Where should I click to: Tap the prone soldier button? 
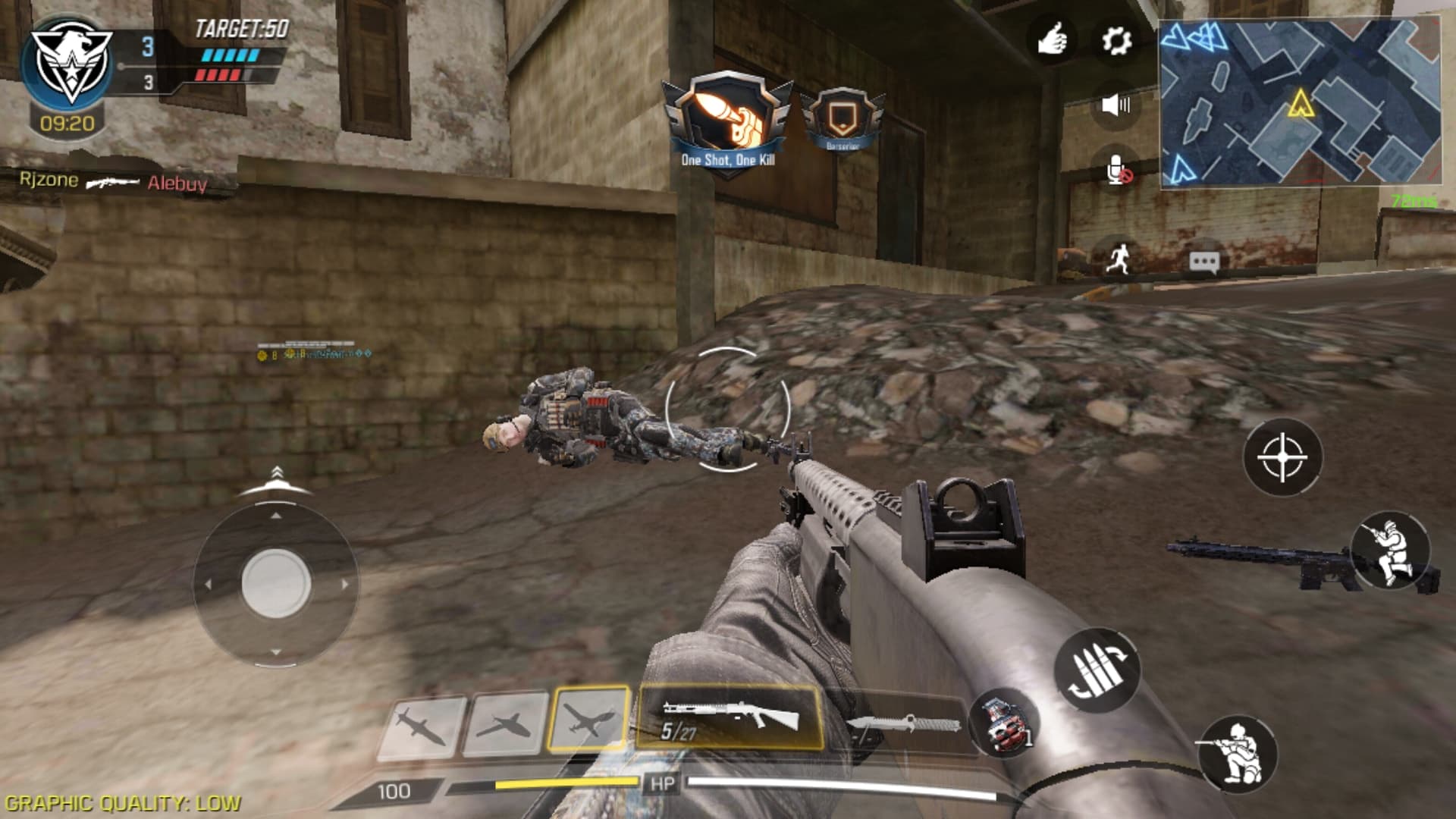pos(1391,552)
